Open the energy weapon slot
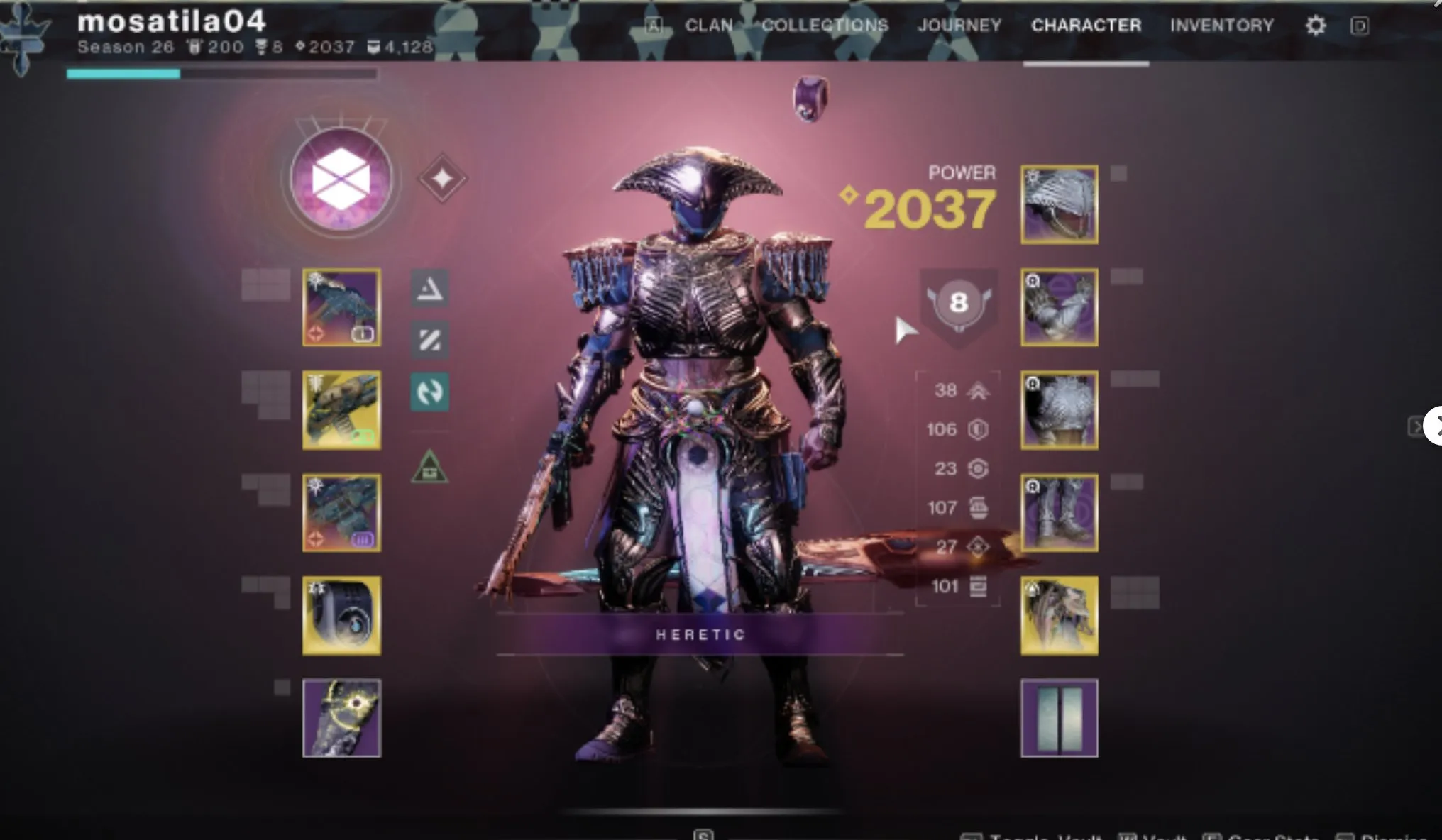Image resolution: width=1442 pixels, height=840 pixels. coord(341,410)
